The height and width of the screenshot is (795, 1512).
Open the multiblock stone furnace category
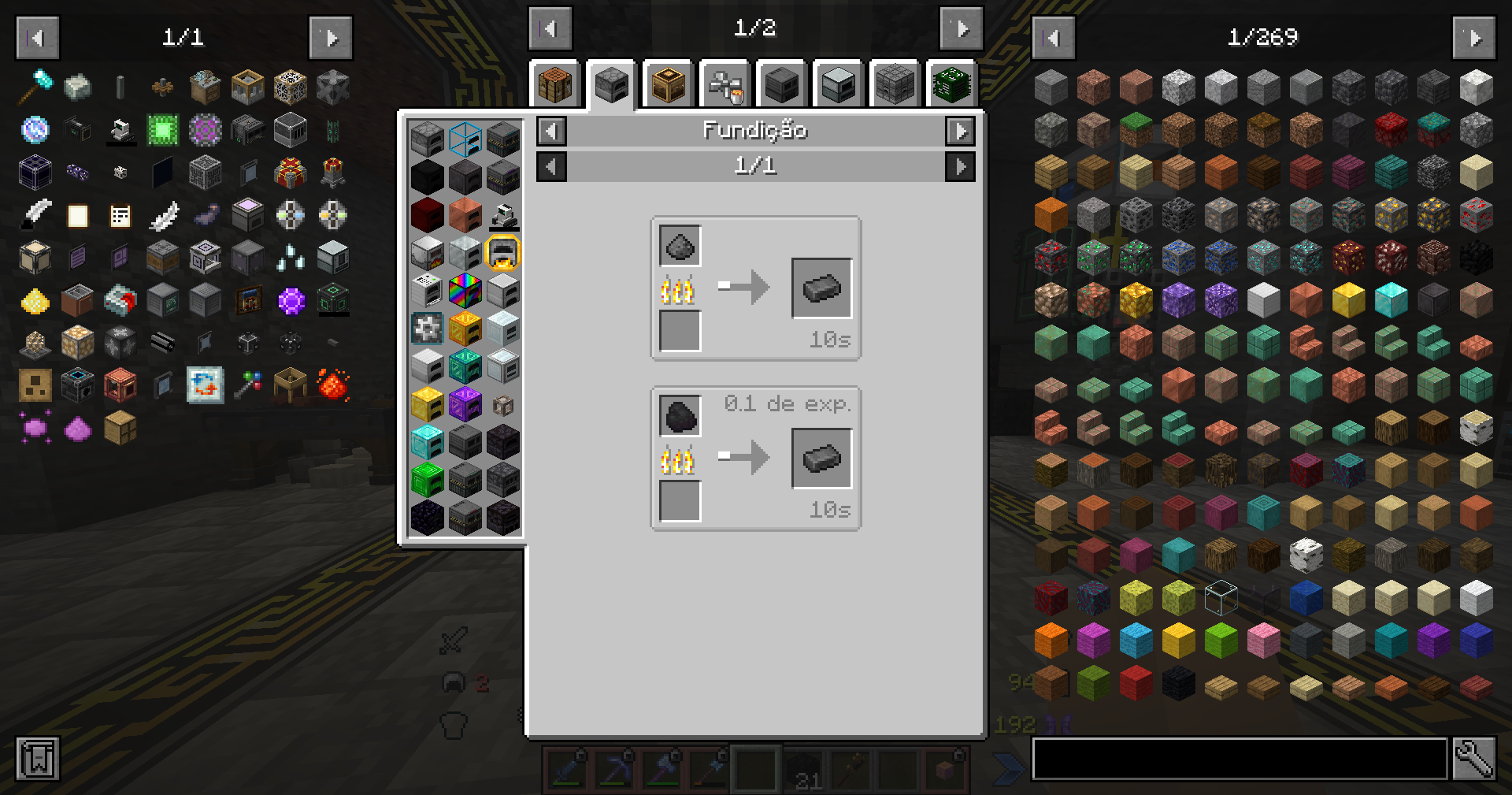pos(894,84)
